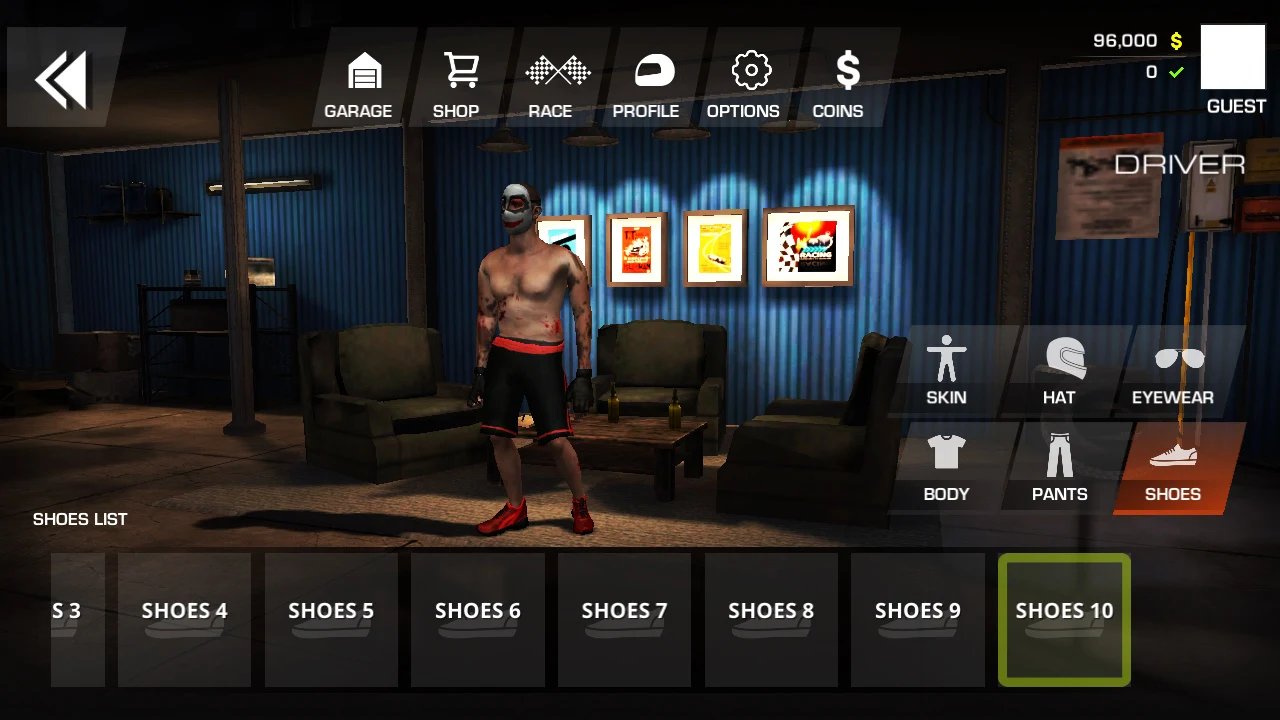The height and width of the screenshot is (720, 1280).
Task: Open the Shop menu
Action: click(x=456, y=85)
